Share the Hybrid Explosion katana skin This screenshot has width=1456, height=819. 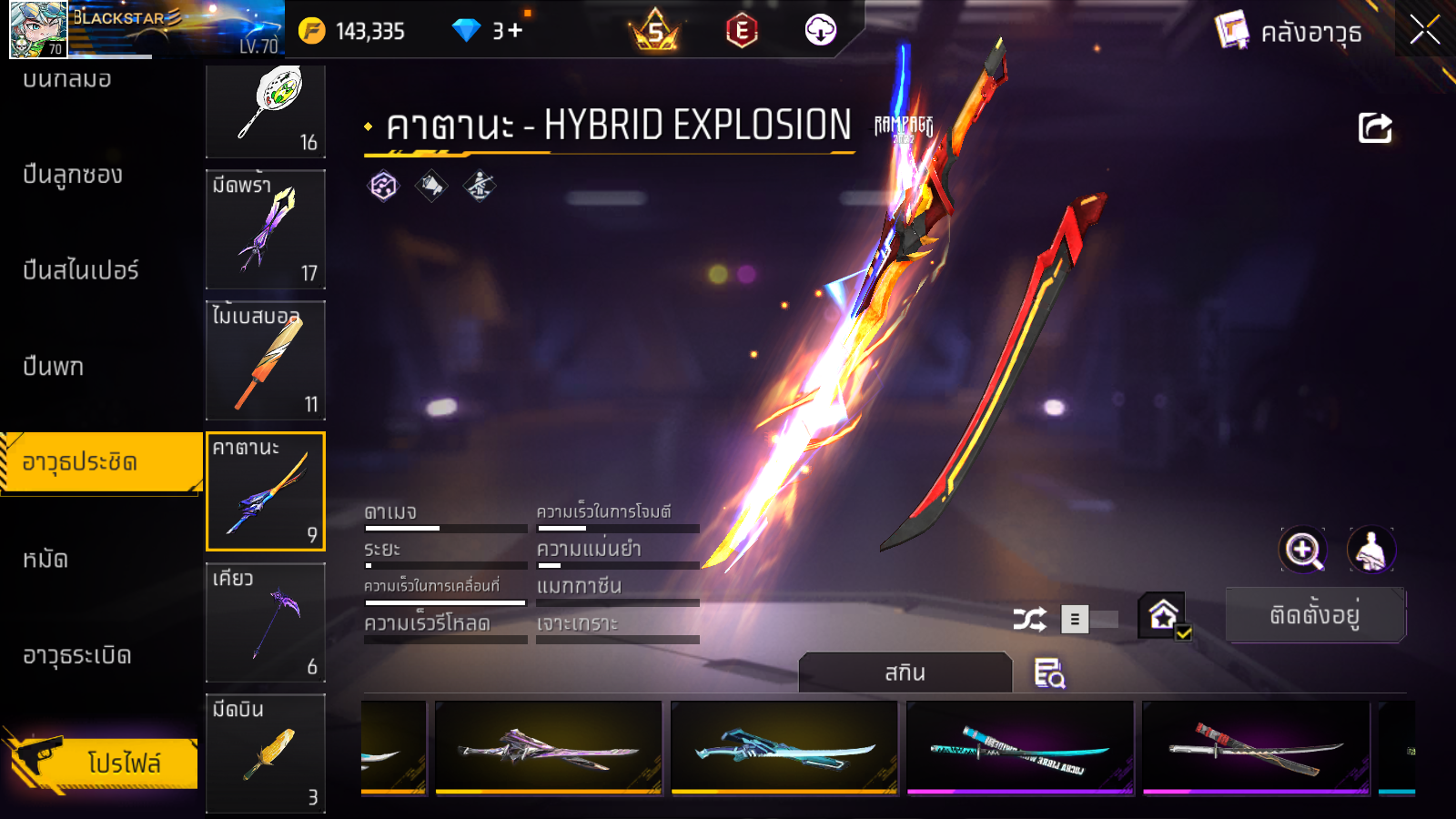[x=1375, y=128]
